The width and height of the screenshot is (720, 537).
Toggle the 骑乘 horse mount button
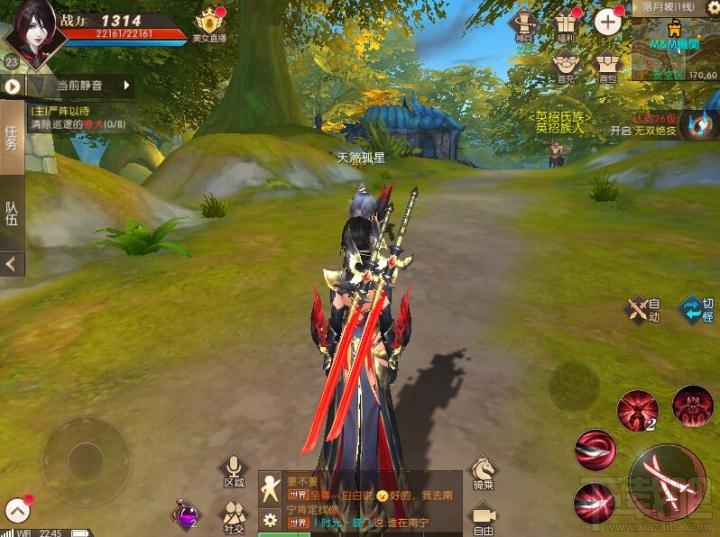coord(484,473)
